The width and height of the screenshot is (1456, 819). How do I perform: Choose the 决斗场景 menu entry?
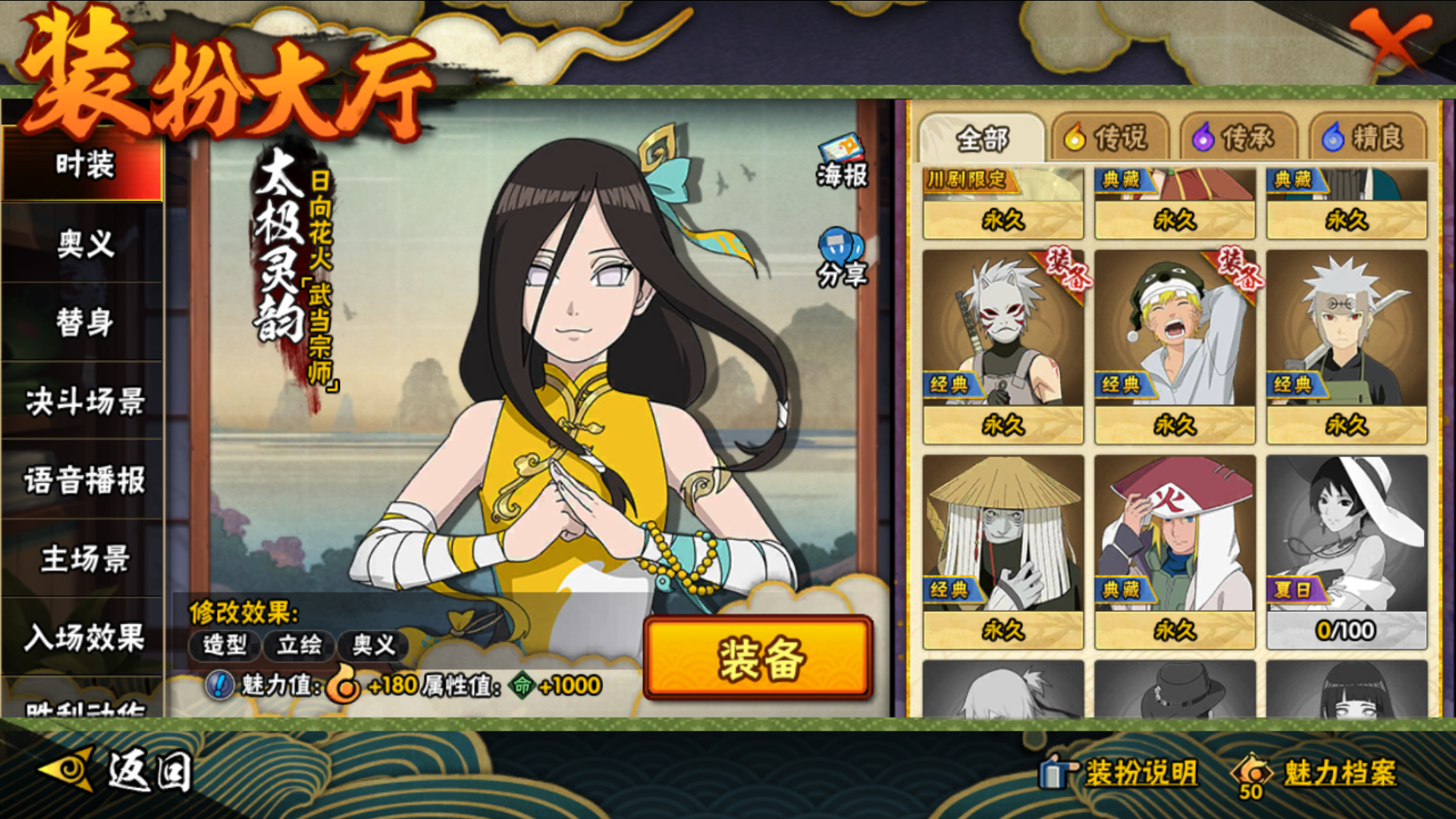click(83, 401)
